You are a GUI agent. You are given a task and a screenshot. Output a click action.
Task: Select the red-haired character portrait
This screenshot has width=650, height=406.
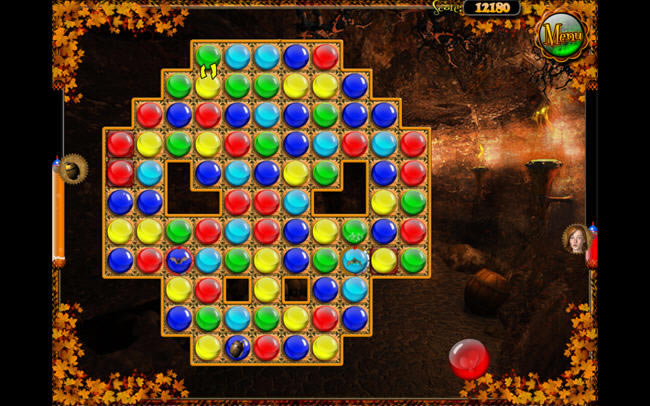click(577, 238)
